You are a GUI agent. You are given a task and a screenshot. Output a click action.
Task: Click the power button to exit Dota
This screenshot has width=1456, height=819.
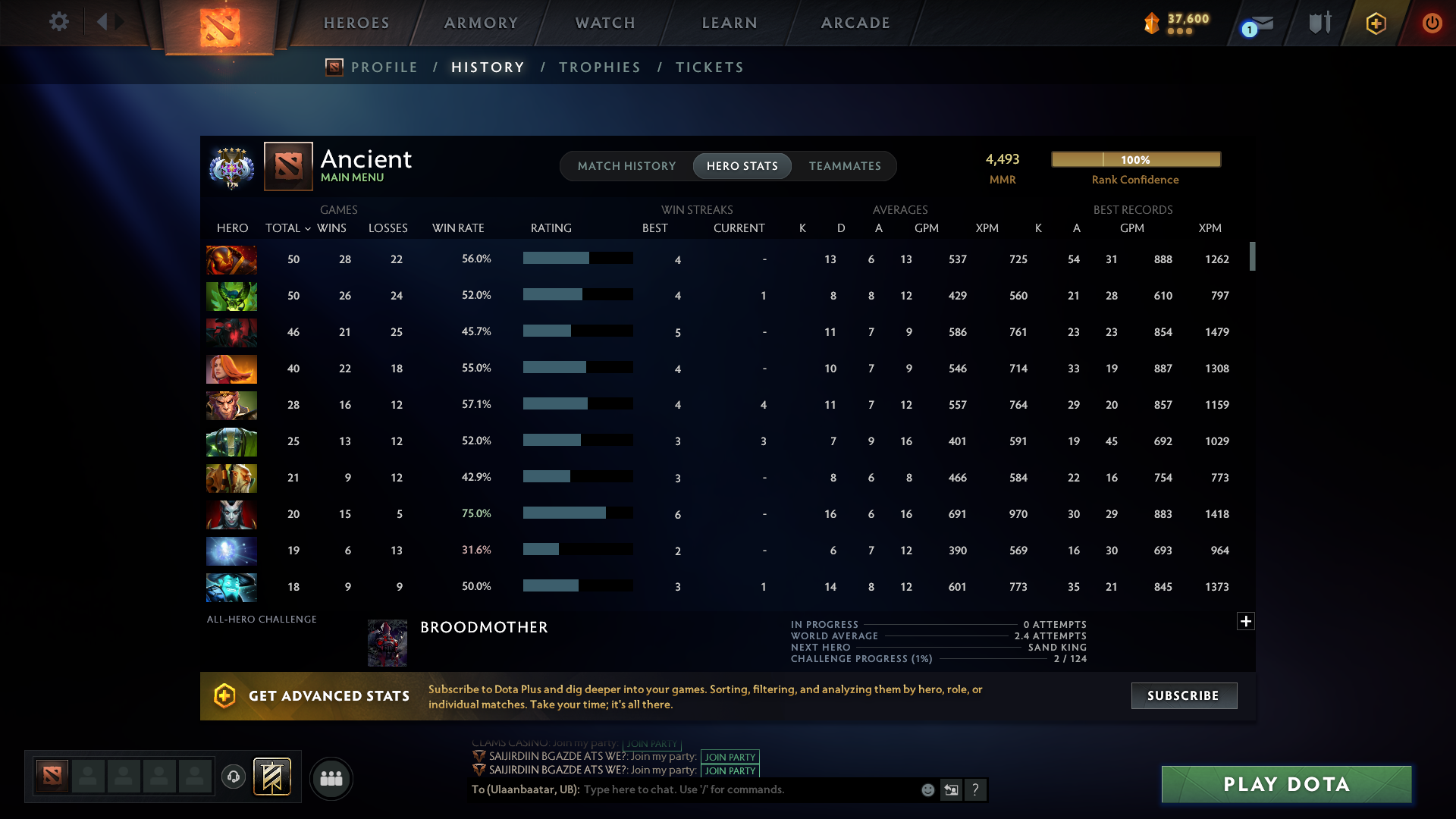pyautogui.click(x=1432, y=23)
